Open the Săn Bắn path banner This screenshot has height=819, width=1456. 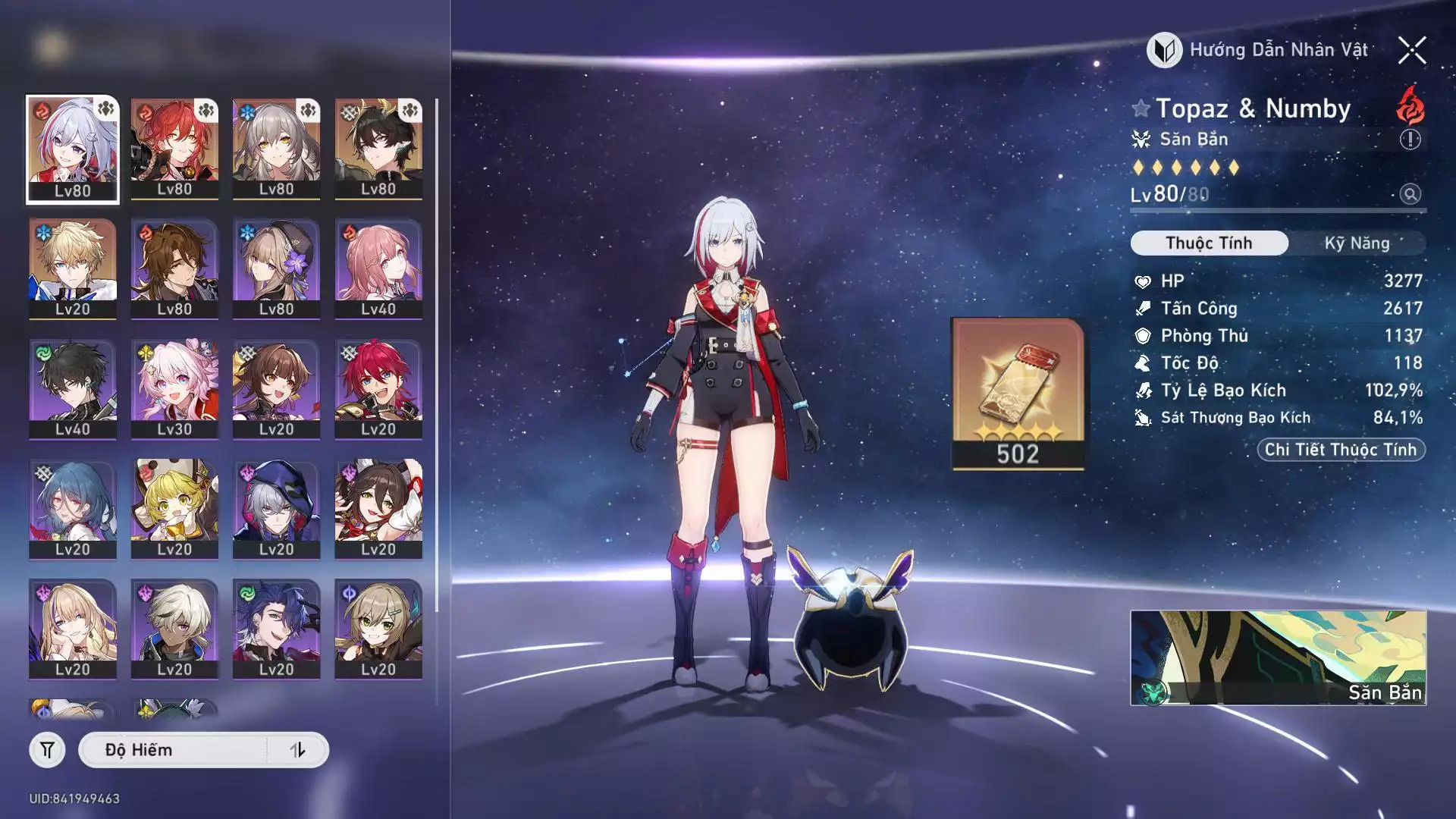[x=1278, y=657]
